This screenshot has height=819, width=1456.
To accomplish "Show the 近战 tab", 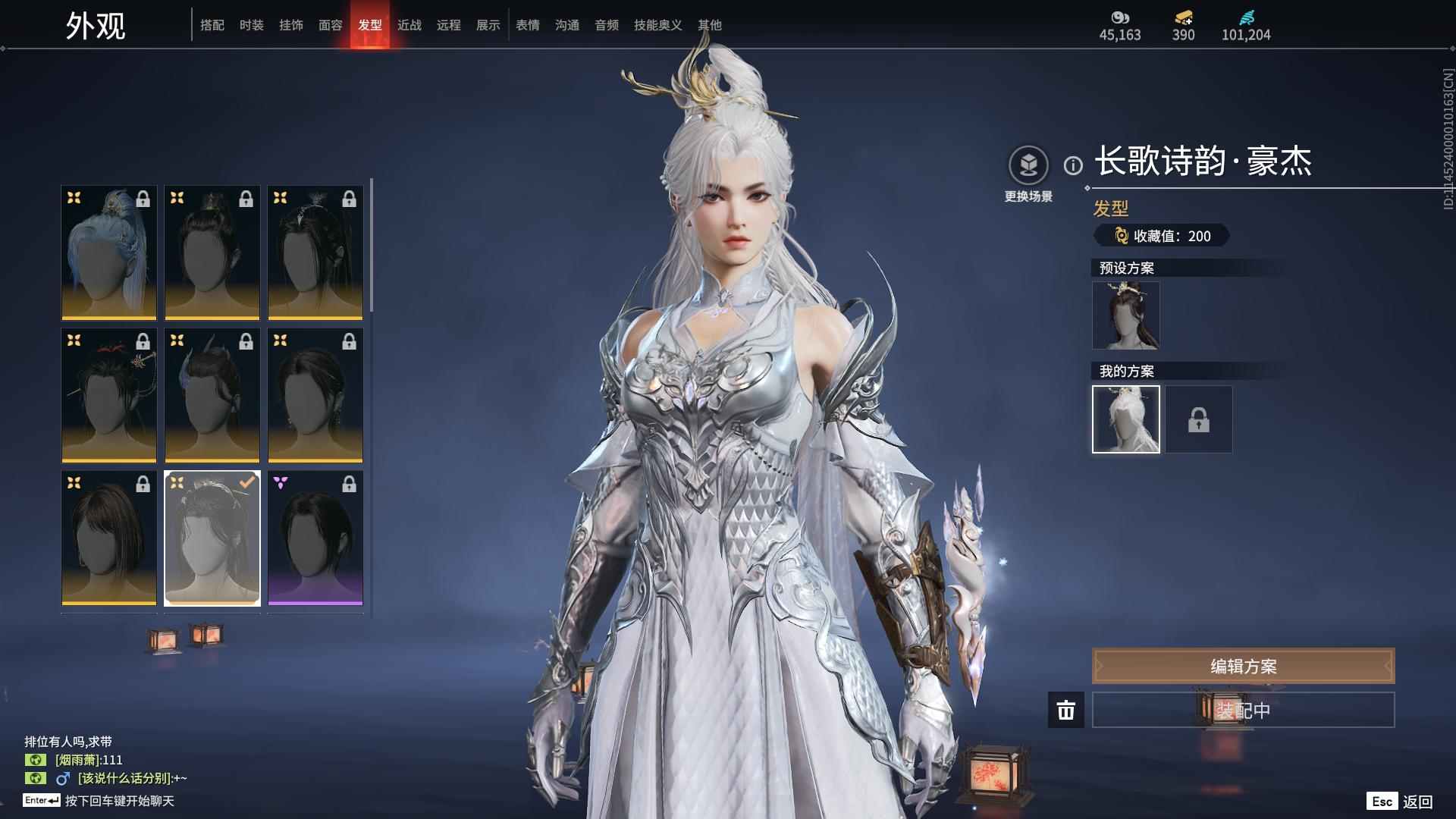I will click(x=409, y=25).
